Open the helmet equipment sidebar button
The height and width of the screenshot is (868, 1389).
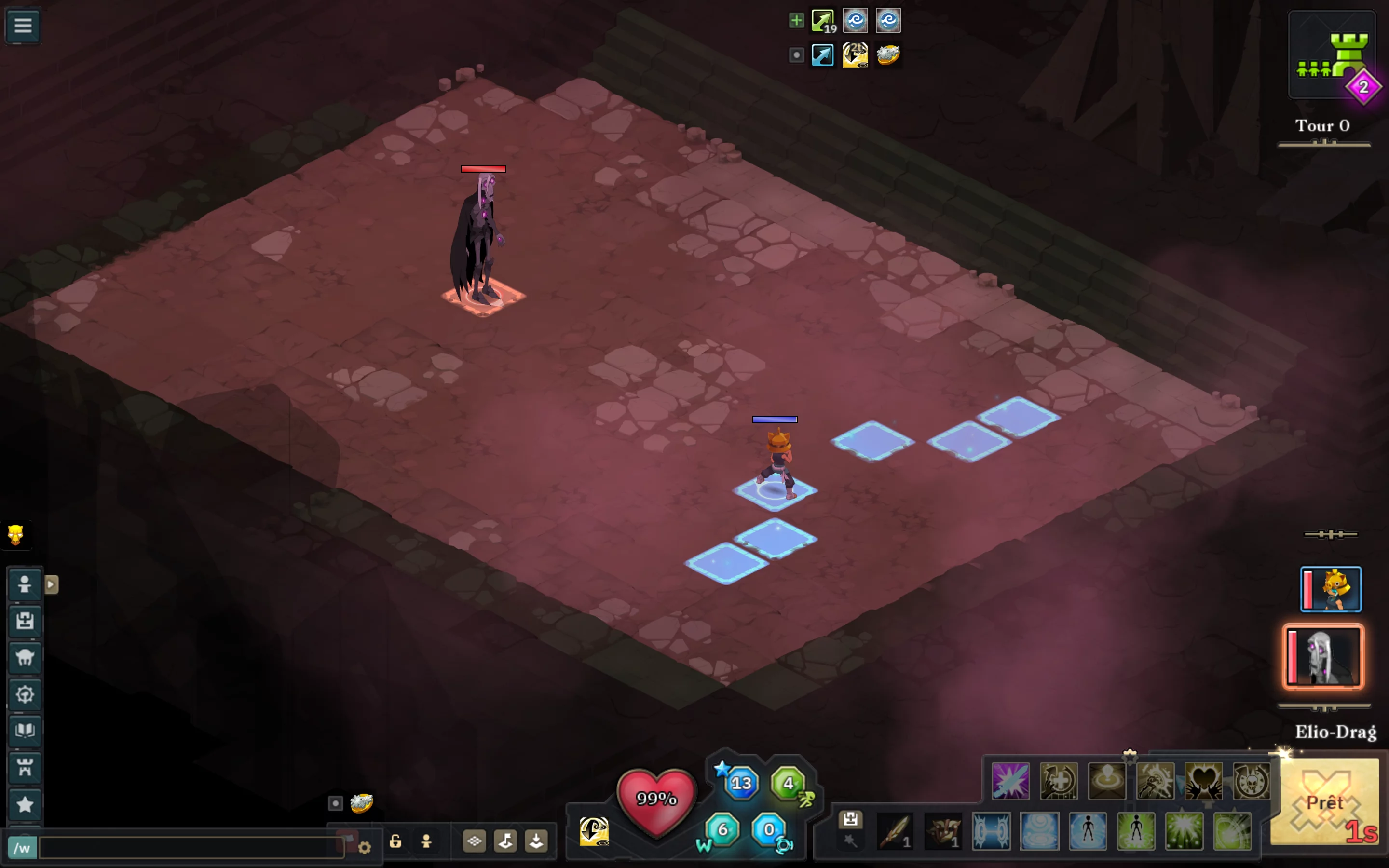(25, 657)
